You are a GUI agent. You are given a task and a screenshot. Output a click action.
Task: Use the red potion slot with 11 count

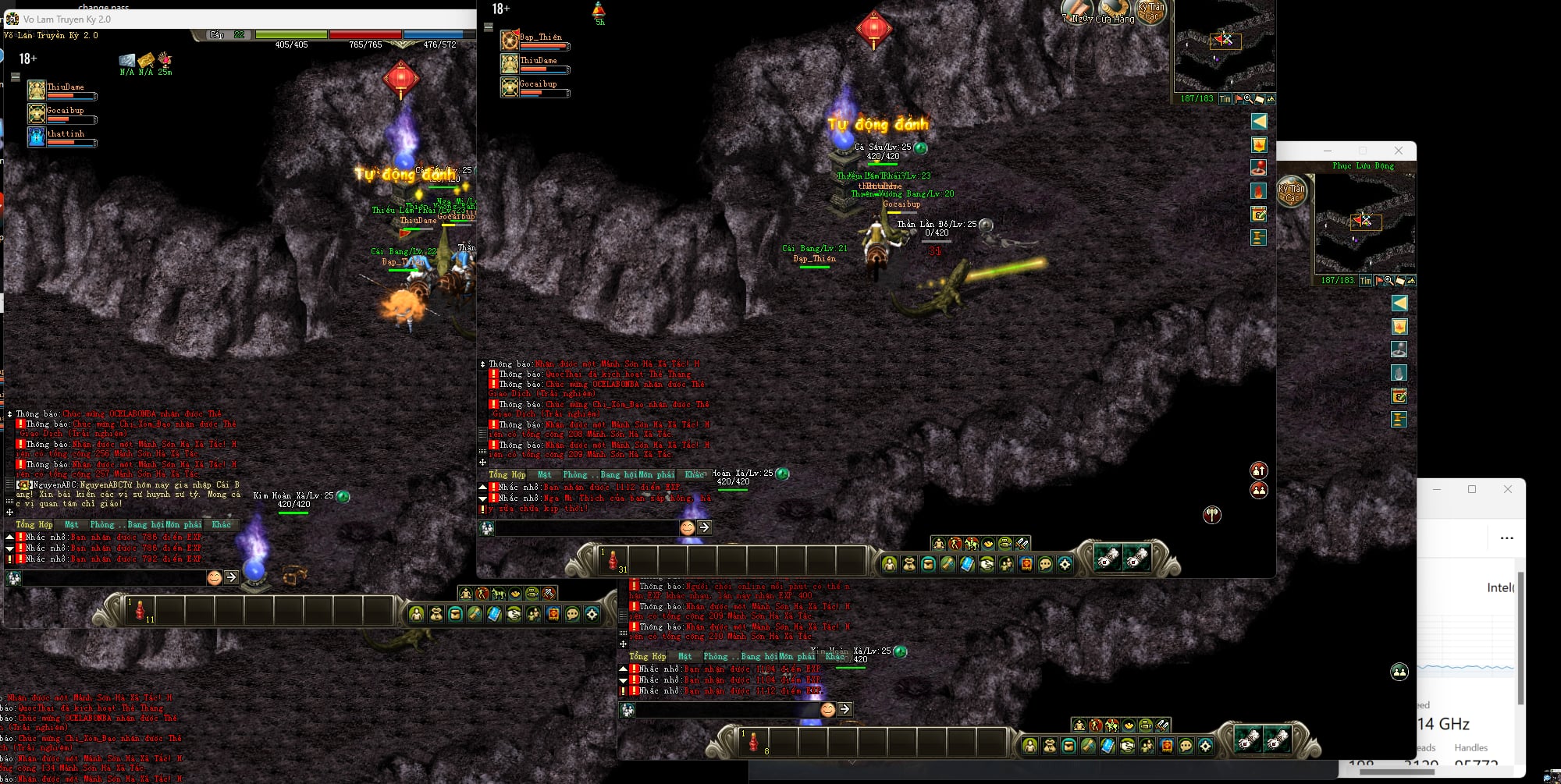point(140,610)
